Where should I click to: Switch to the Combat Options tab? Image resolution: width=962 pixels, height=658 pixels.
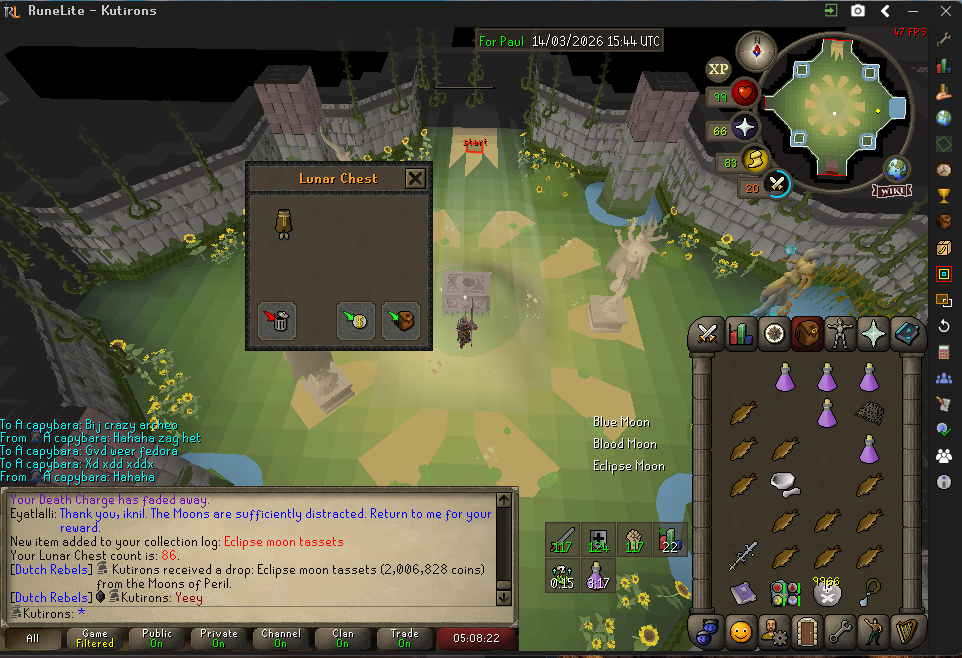click(x=710, y=333)
